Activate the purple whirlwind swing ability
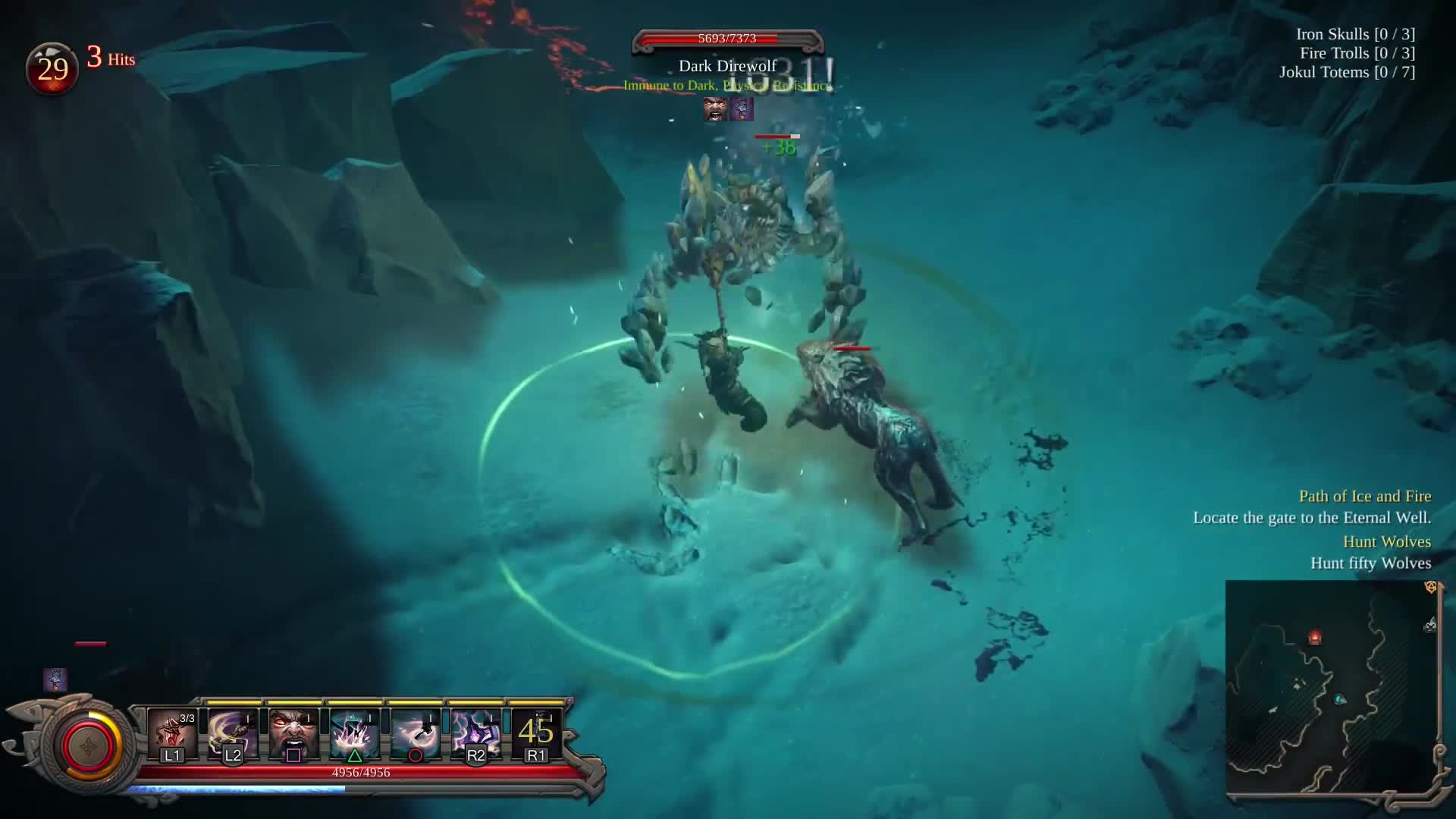The height and width of the screenshot is (819, 1456). pos(233,733)
